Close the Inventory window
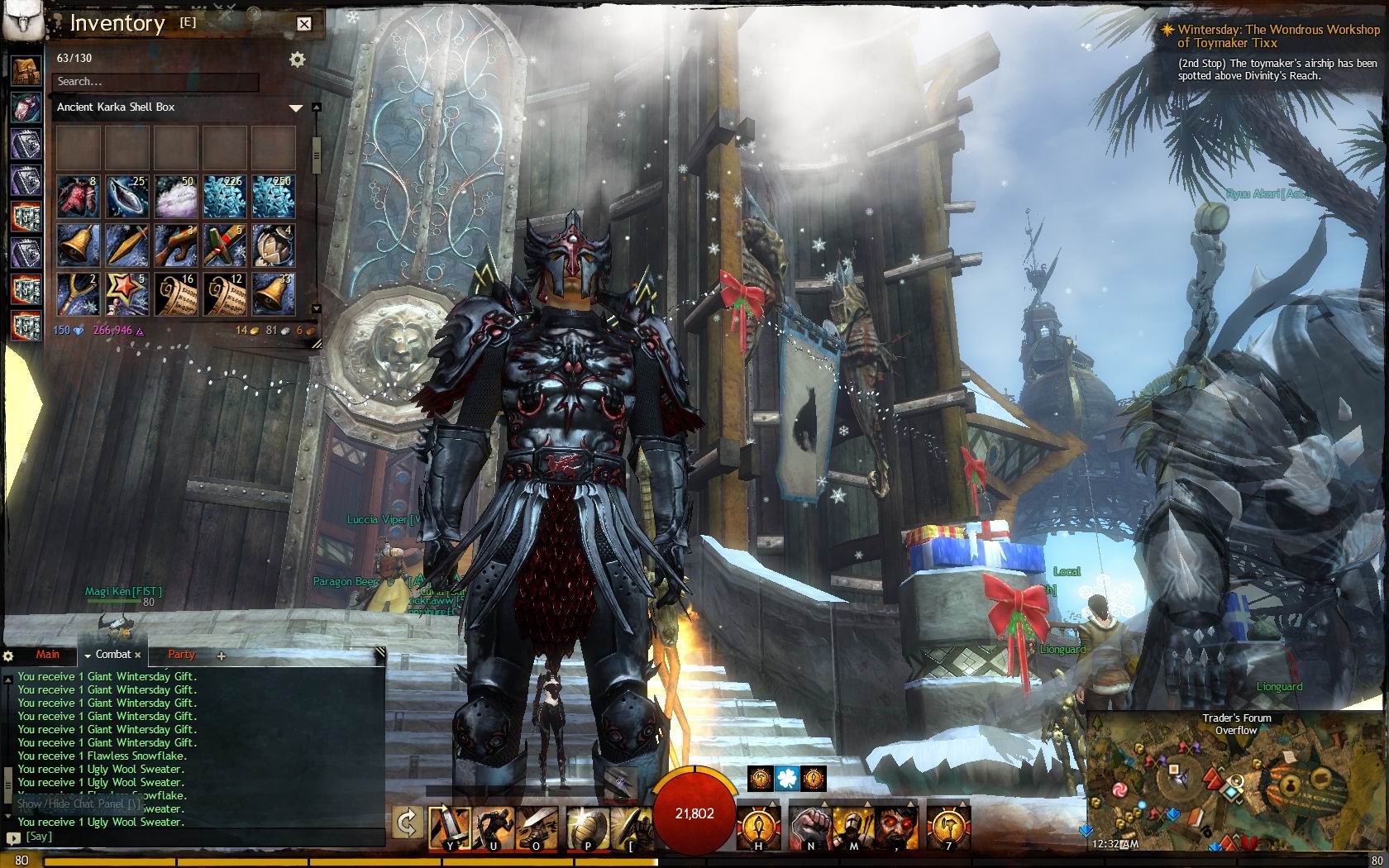 pos(304,24)
